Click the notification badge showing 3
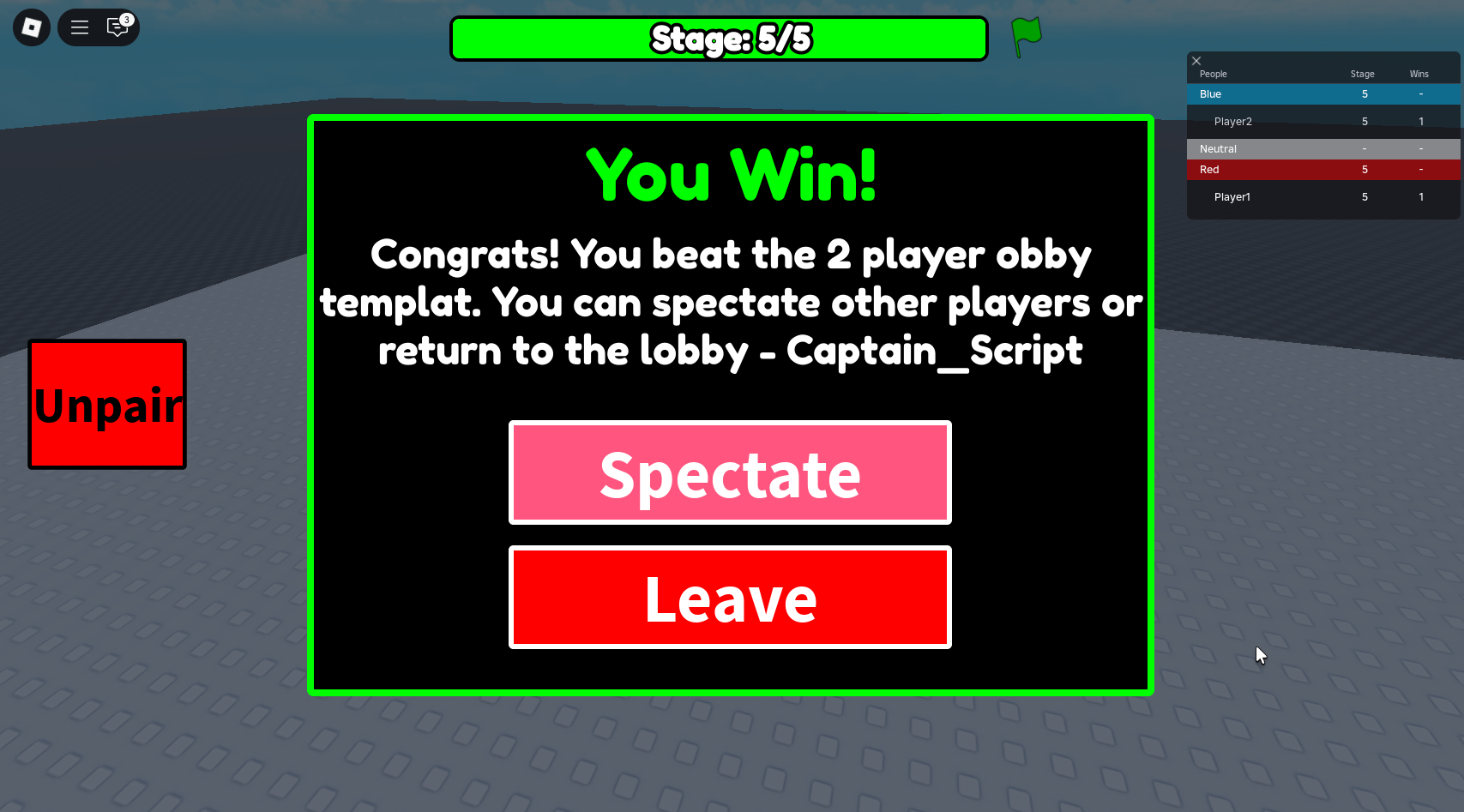The image size is (1464, 812). pyautogui.click(x=126, y=18)
